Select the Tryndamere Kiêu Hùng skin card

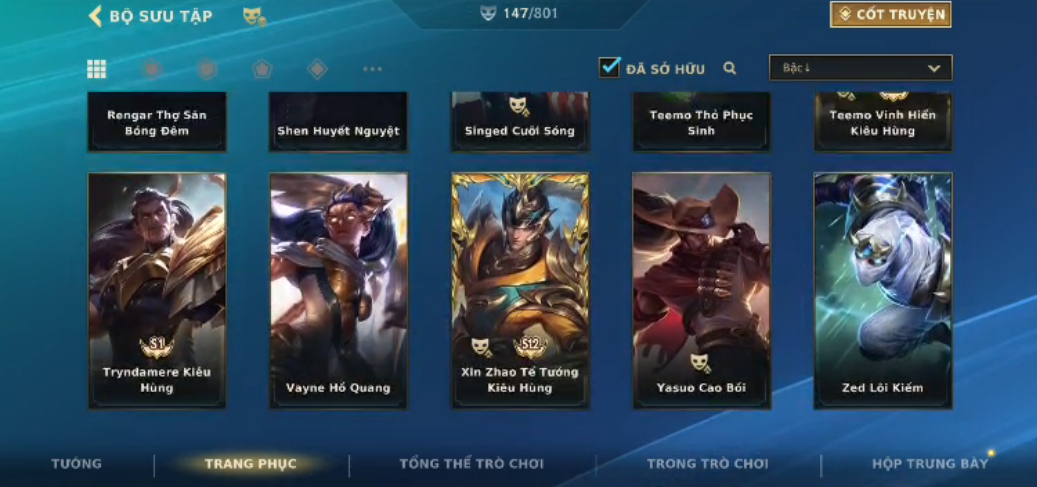(157, 290)
